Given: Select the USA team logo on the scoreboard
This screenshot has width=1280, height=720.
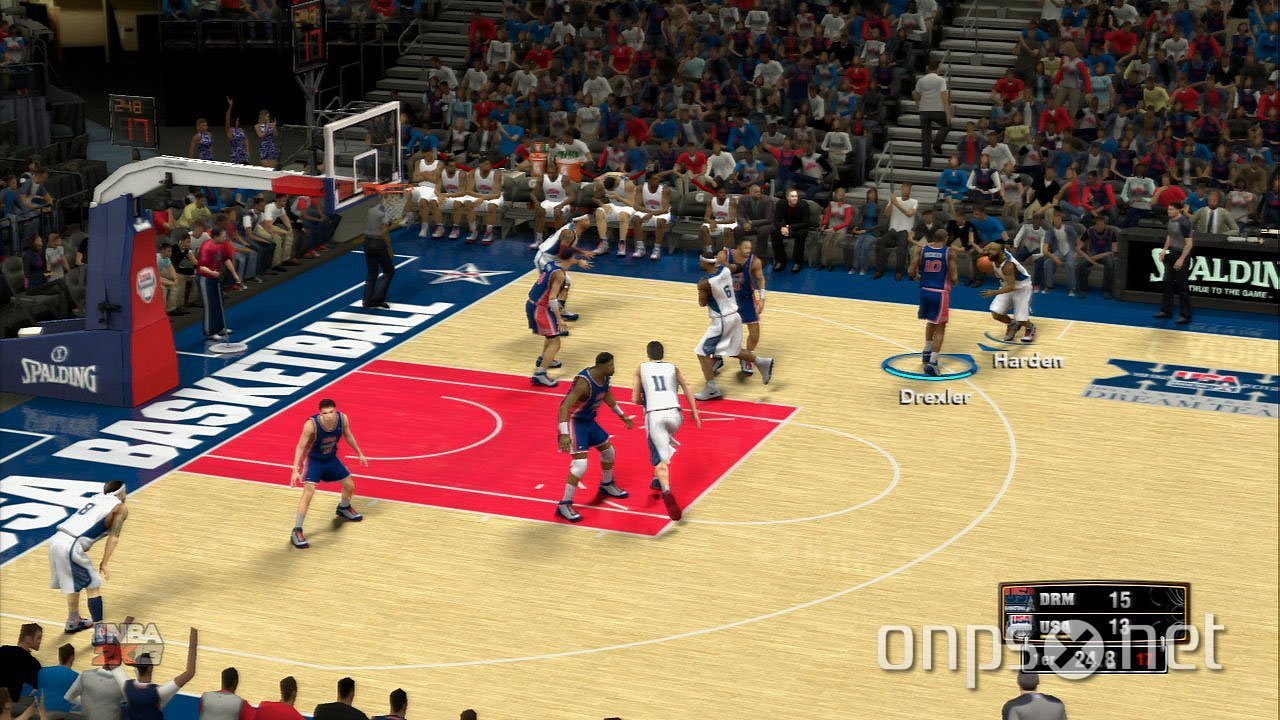Looking at the screenshot, I should pos(1020,623).
